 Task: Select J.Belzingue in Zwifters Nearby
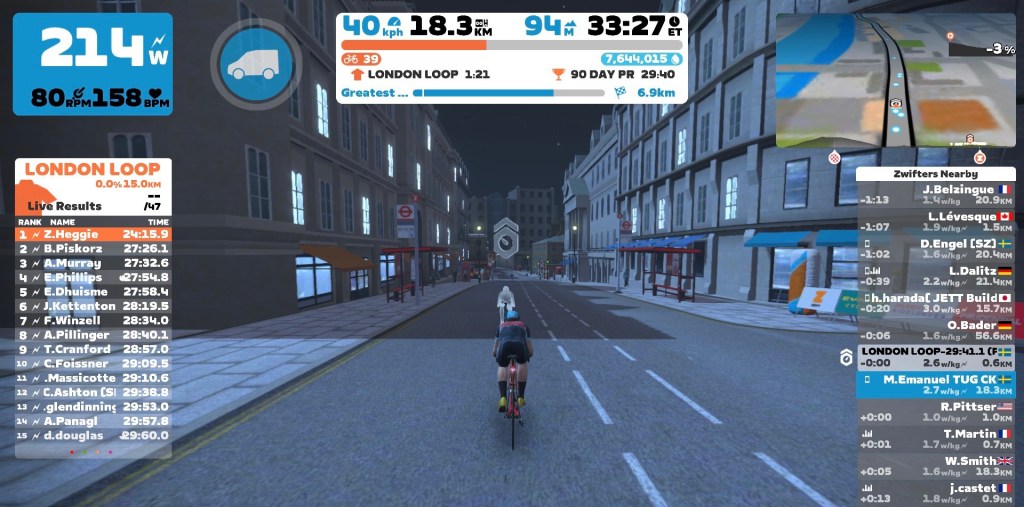coord(935,194)
